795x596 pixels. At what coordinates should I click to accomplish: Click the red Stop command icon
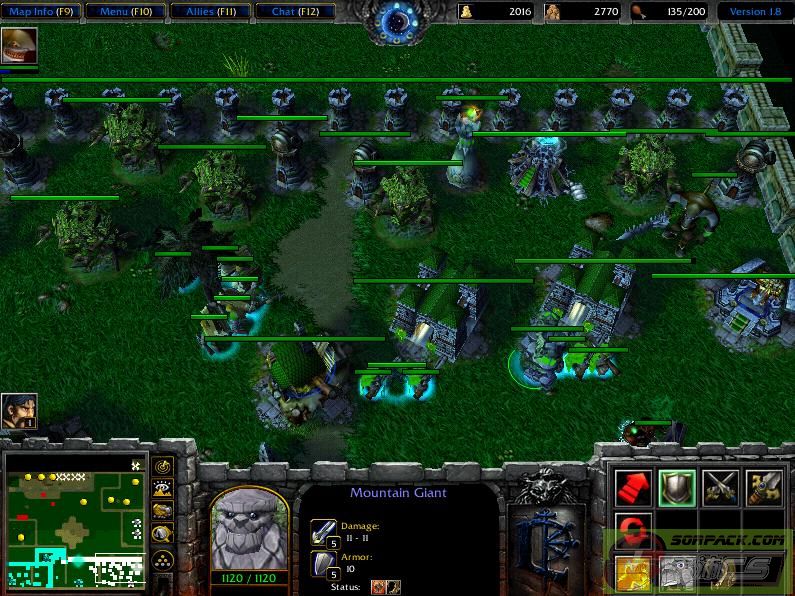tap(632, 529)
